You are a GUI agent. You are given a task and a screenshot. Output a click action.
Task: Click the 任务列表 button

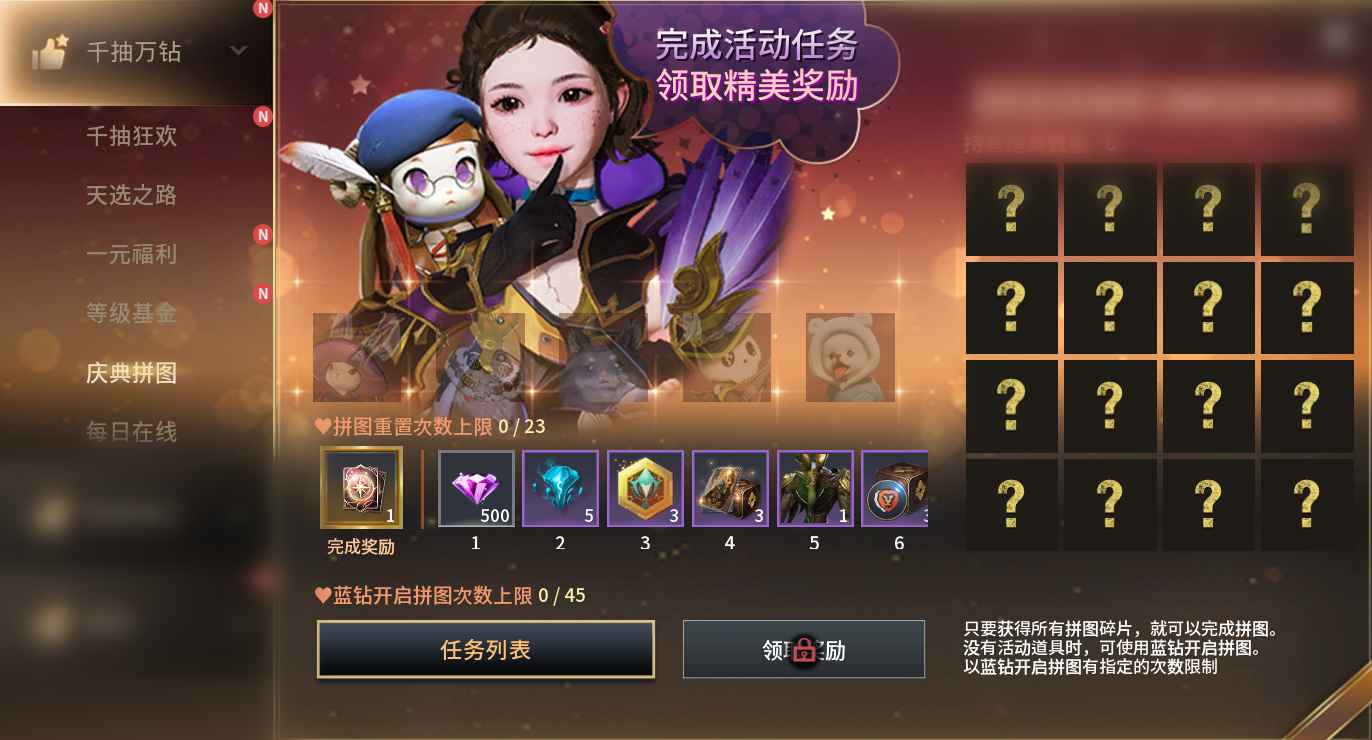[486, 648]
